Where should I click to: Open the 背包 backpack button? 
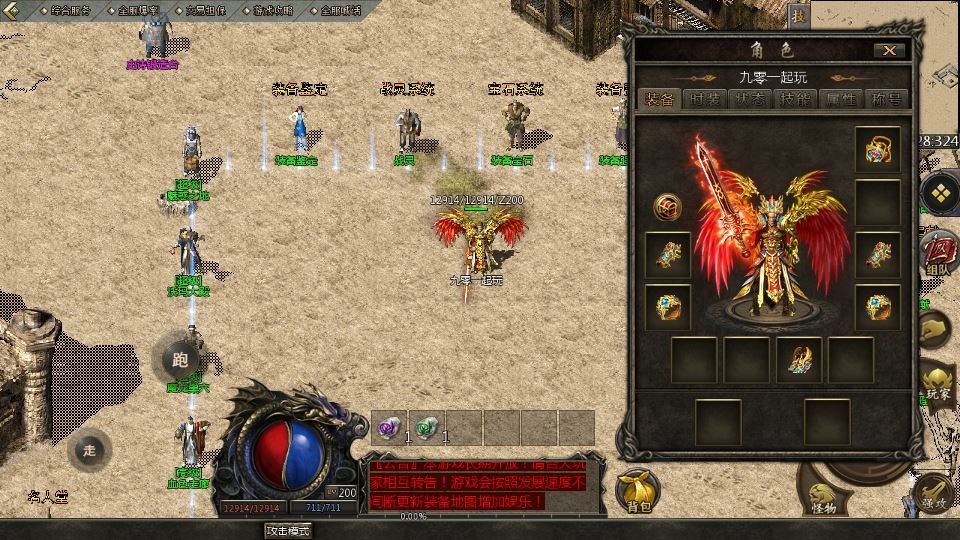[638, 491]
